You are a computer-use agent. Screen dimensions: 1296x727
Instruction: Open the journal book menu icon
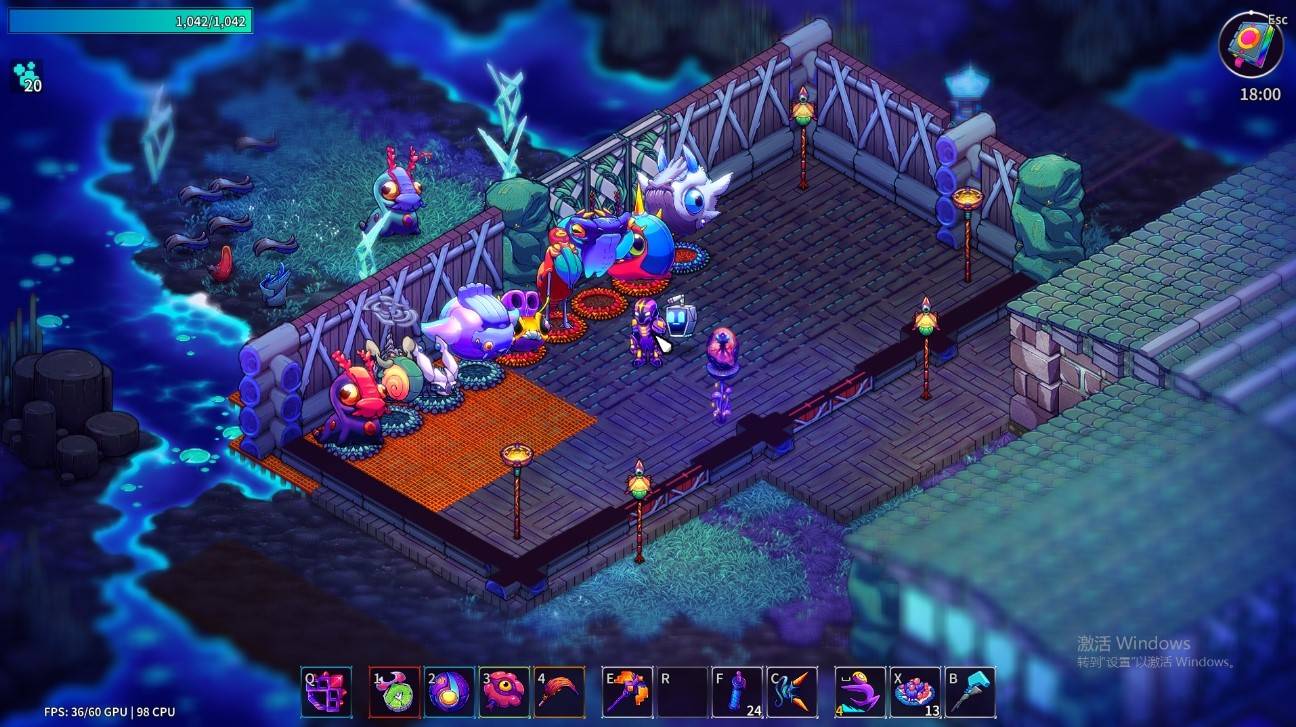point(1250,45)
